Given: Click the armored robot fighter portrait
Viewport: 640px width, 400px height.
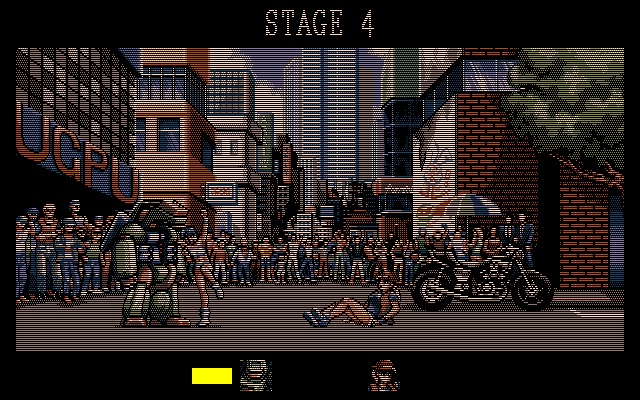Looking at the screenshot, I should pyautogui.click(x=256, y=375).
